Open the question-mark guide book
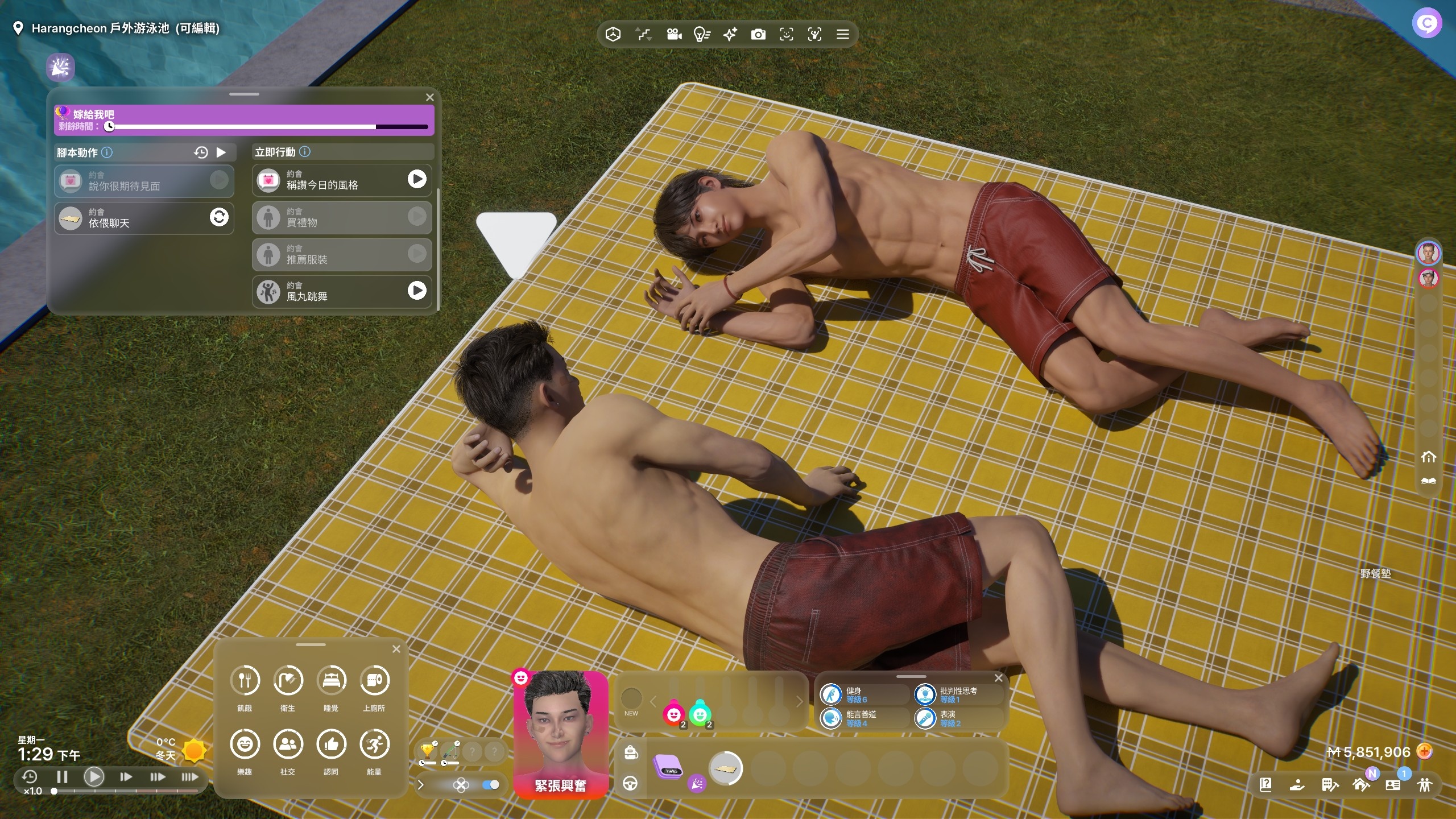Screen dimensions: 1456x819 (x=1265, y=785)
